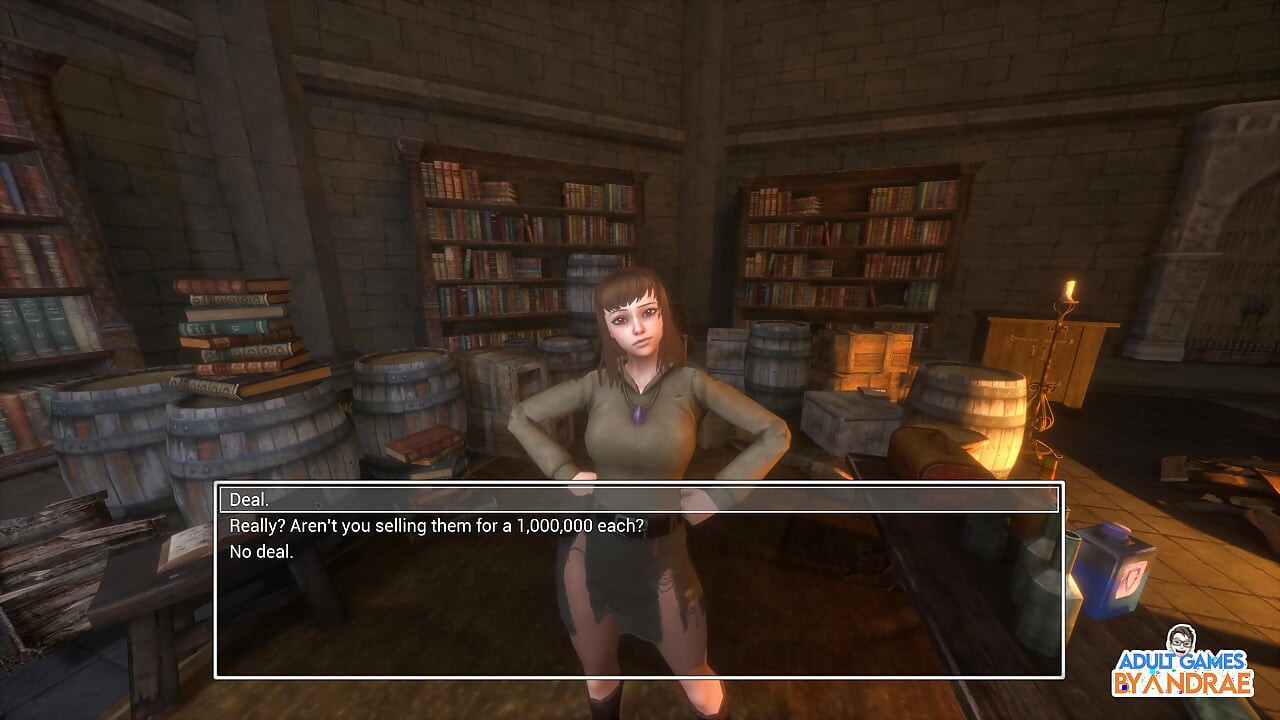Click the stack of books atop the left barrel
The height and width of the screenshot is (720, 1280).
[x=230, y=330]
